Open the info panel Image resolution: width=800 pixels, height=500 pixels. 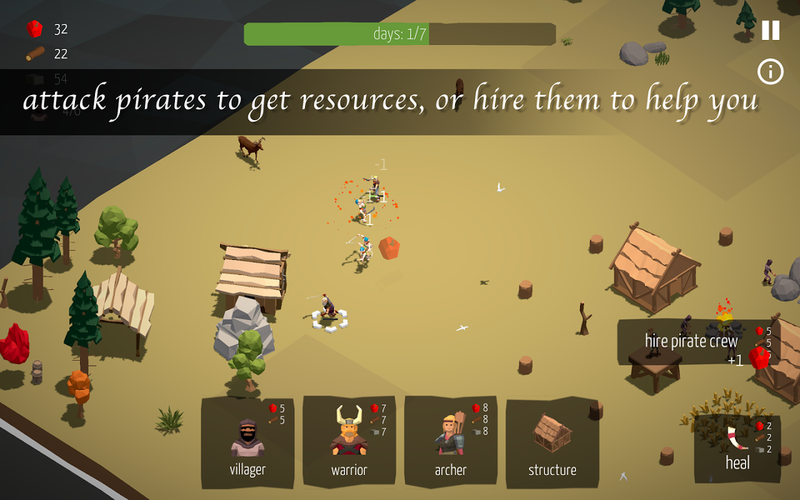click(770, 71)
